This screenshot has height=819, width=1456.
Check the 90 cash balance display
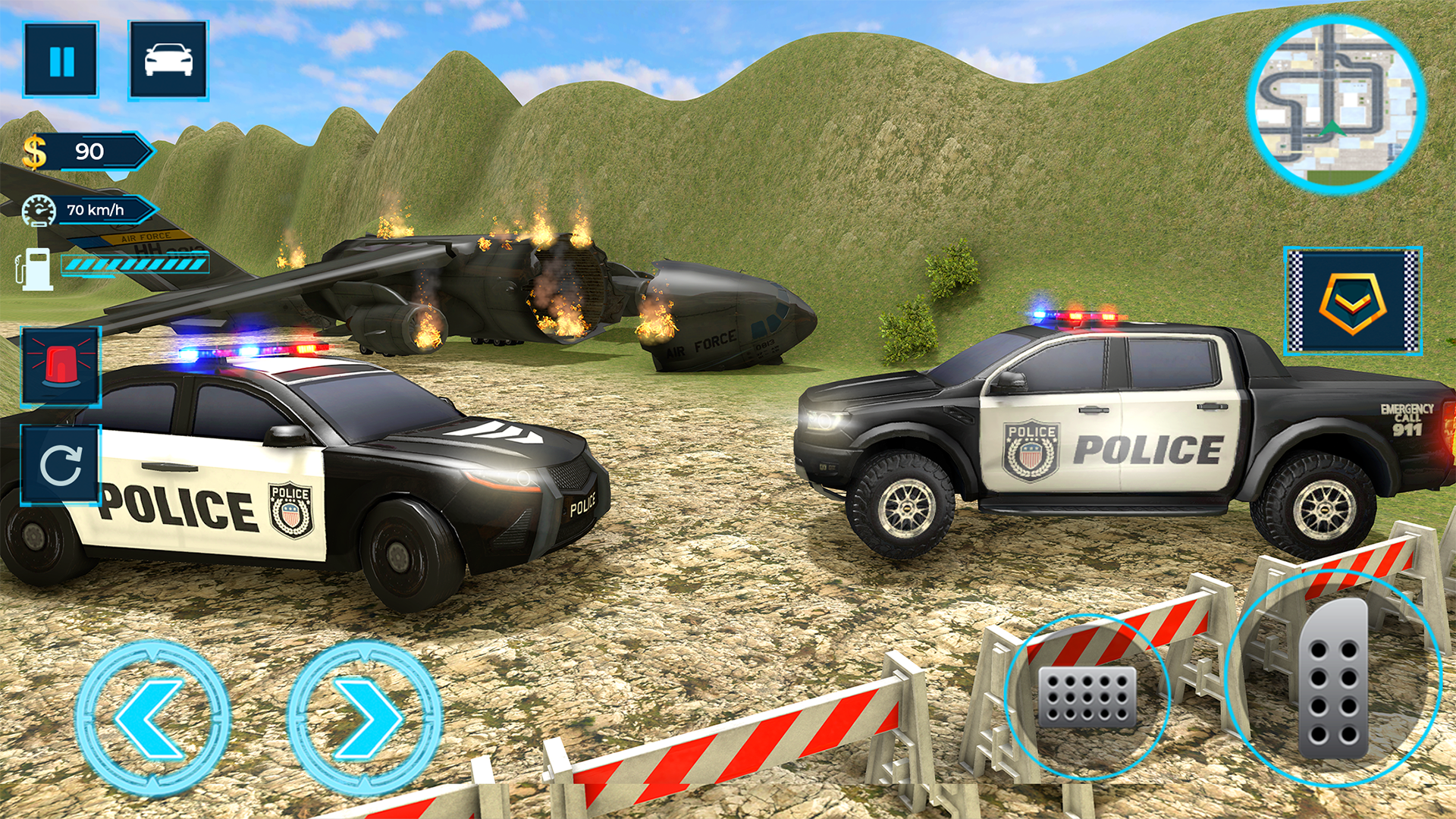click(x=91, y=150)
